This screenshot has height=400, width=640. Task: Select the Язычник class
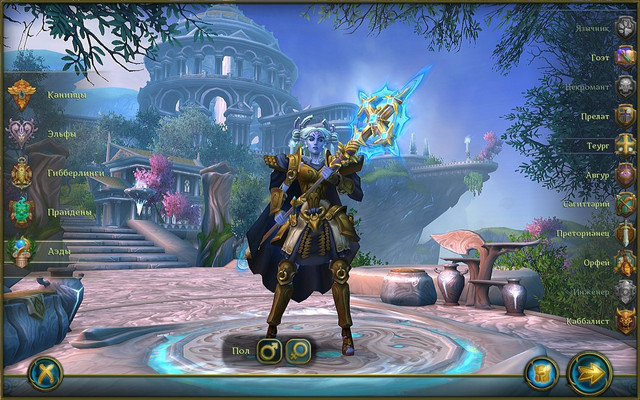(x=624, y=27)
